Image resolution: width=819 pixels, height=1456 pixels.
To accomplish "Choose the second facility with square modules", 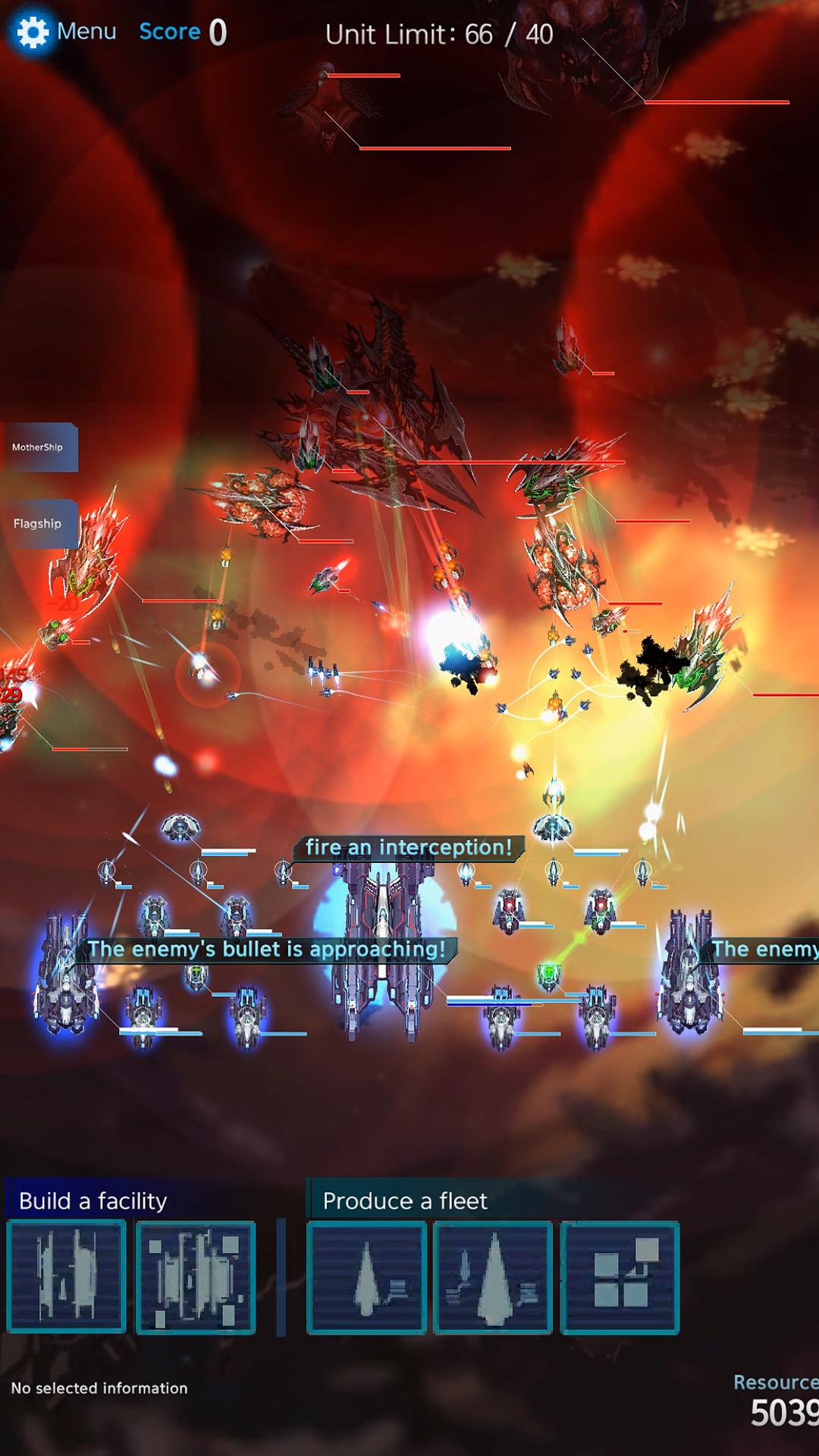I will [196, 1277].
